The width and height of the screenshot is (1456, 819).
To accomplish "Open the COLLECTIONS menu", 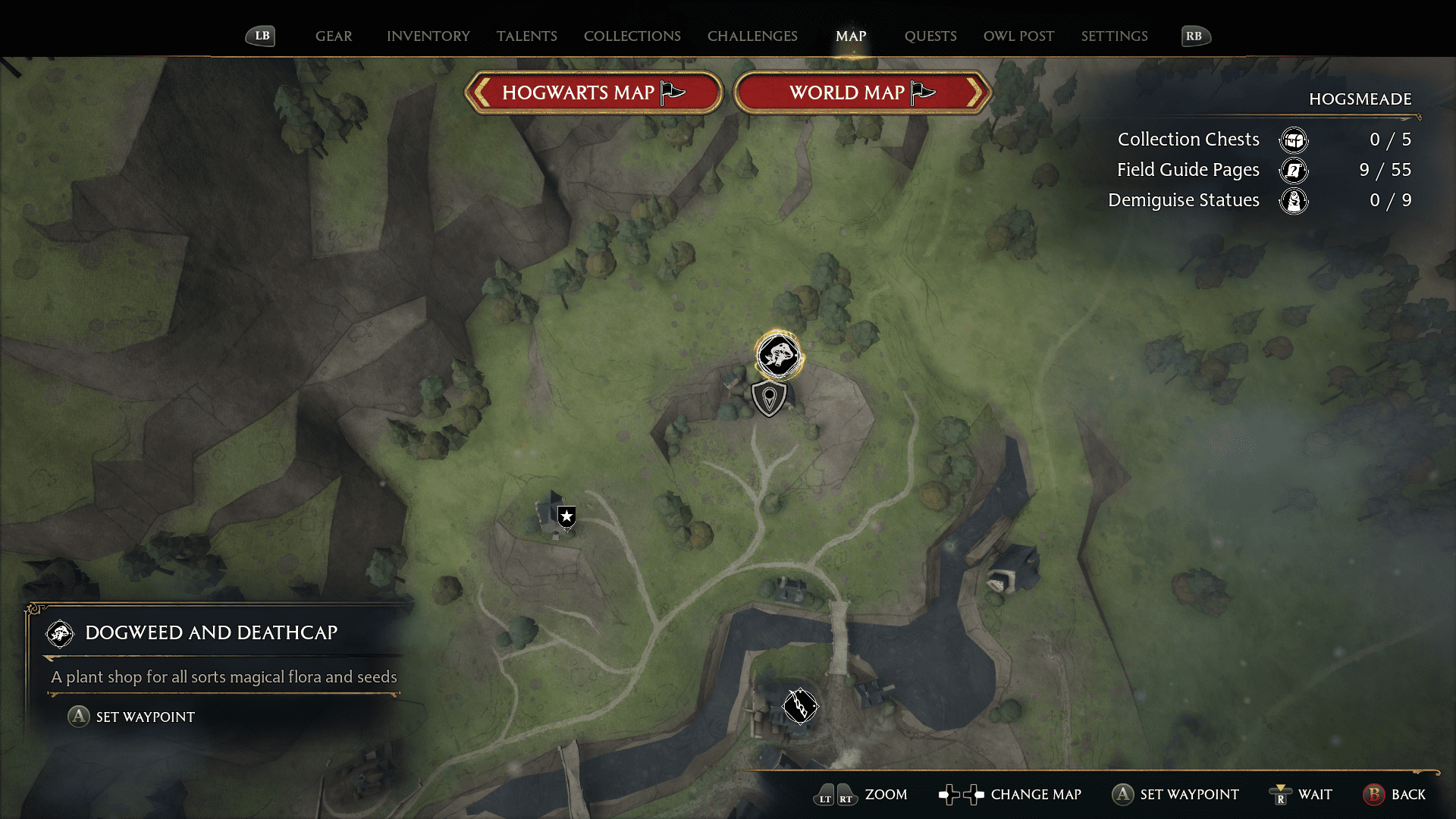I will pyautogui.click(x=632, y=36).
